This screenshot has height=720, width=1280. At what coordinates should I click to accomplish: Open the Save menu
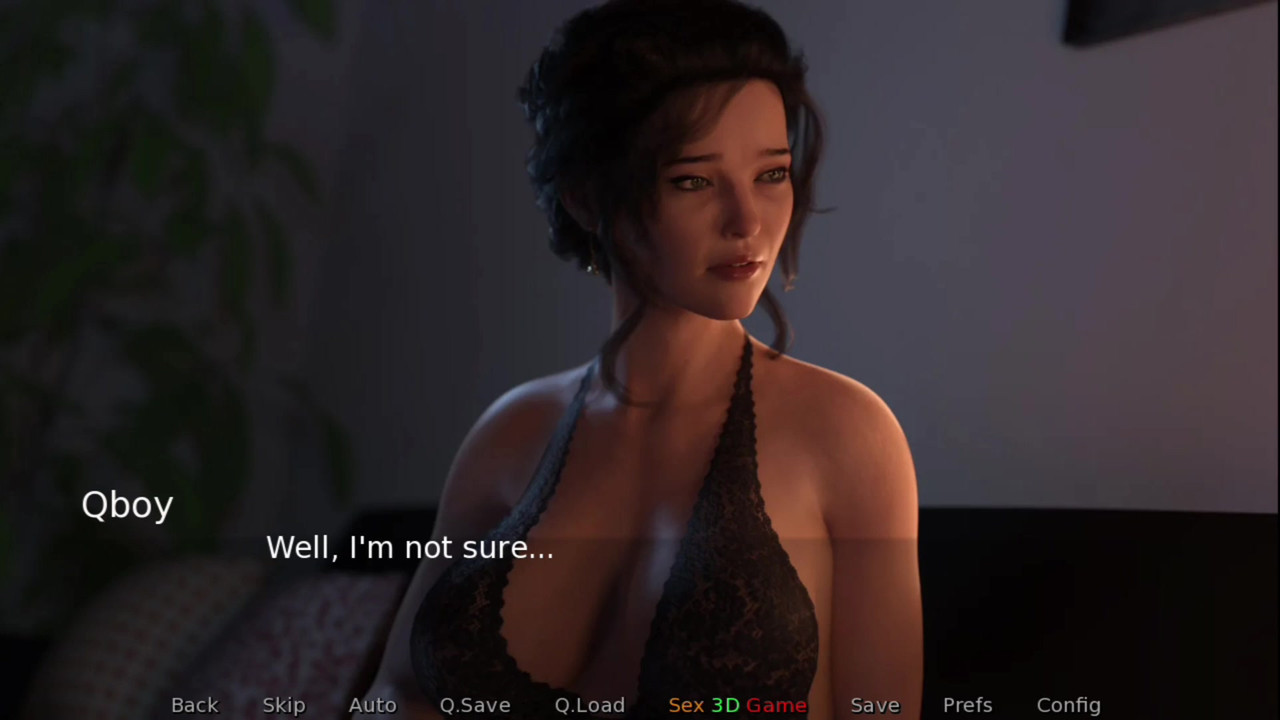click(875, 705)
